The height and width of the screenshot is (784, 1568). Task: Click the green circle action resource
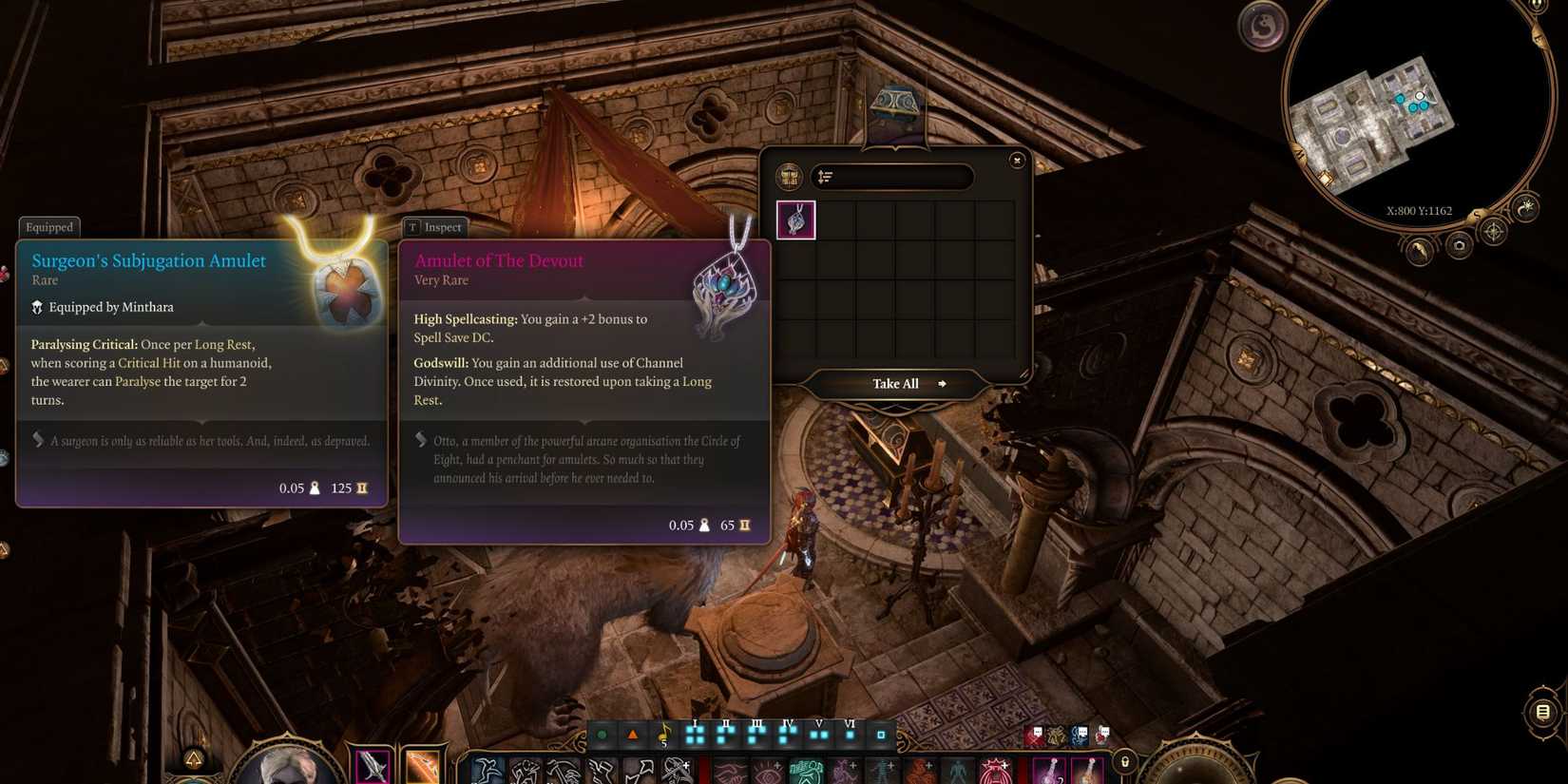click(x=602, y=735)
